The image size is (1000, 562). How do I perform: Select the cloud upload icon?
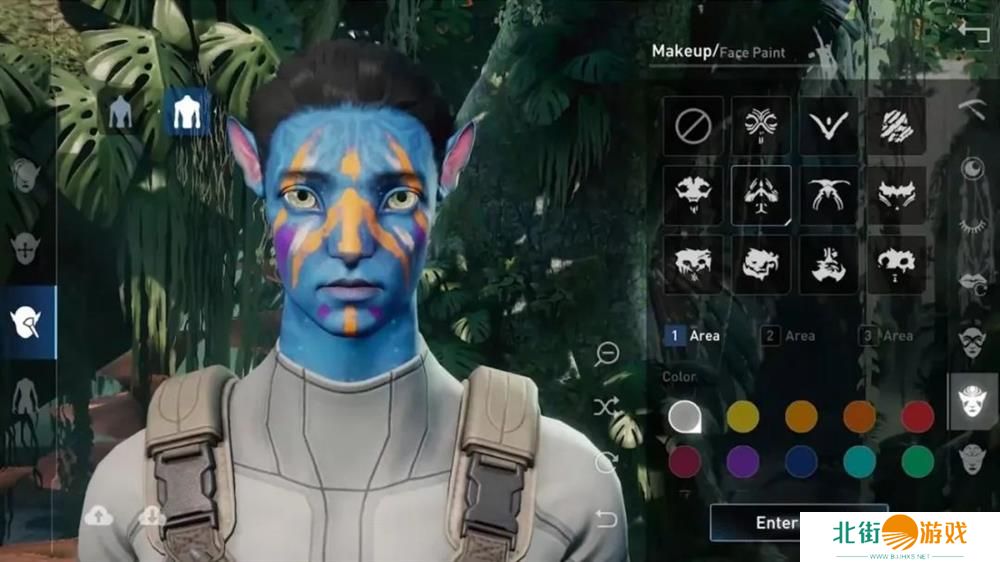click(x=97, y=516)
